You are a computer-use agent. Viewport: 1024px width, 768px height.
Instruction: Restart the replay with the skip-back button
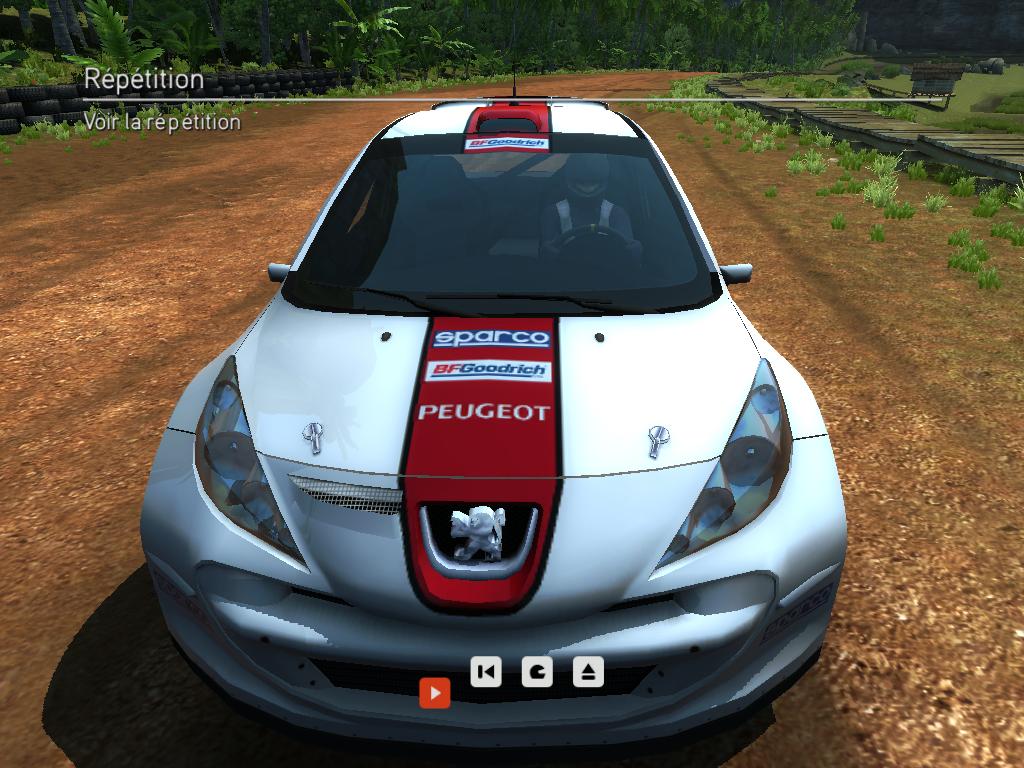[486, 671]
